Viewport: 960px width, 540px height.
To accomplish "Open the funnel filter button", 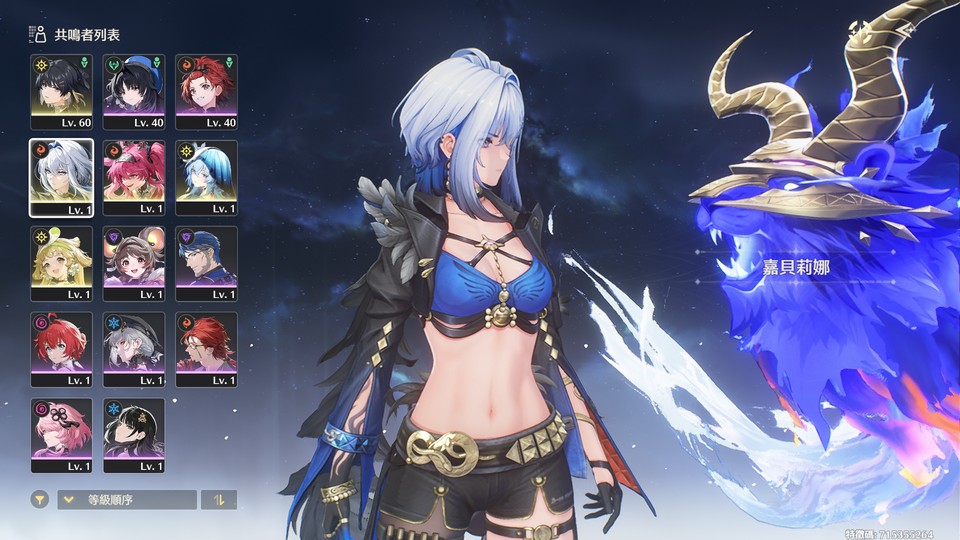I will [x=40, y=499].
